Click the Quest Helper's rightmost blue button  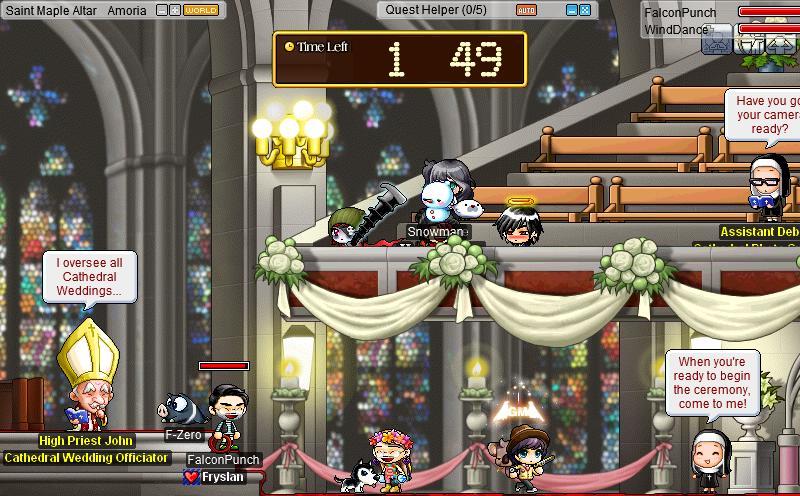(585, 10)
